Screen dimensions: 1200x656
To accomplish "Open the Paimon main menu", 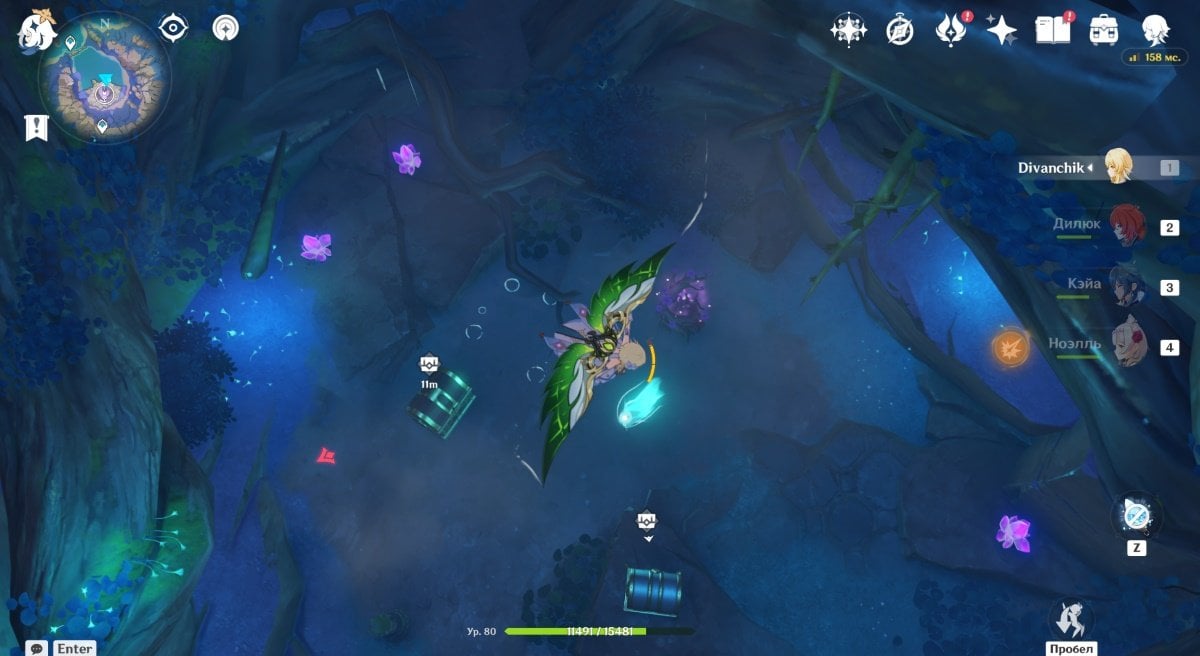I will (x=36, y=32).
